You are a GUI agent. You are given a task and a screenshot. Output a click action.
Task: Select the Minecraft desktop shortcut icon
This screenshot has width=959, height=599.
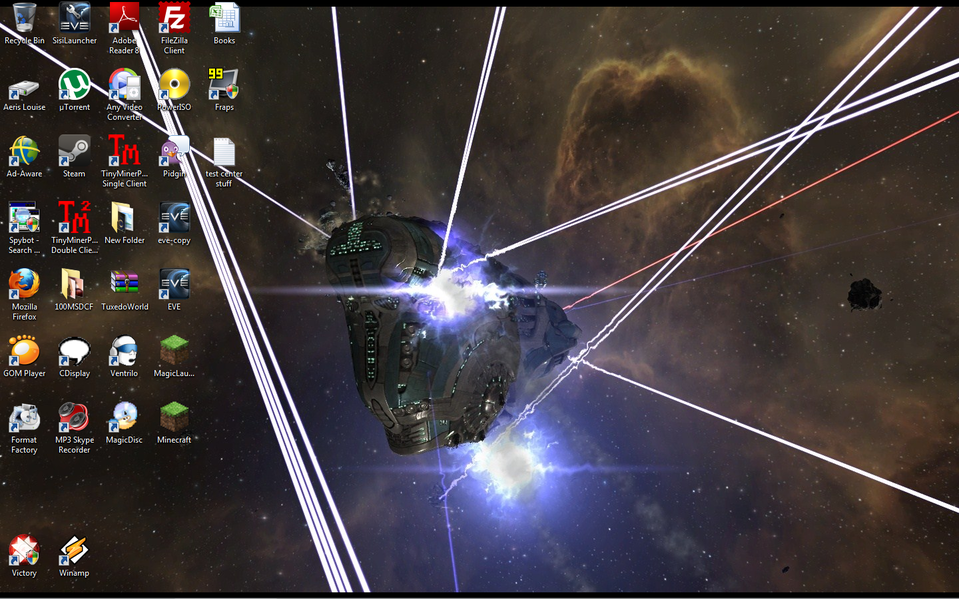[174, 418]
